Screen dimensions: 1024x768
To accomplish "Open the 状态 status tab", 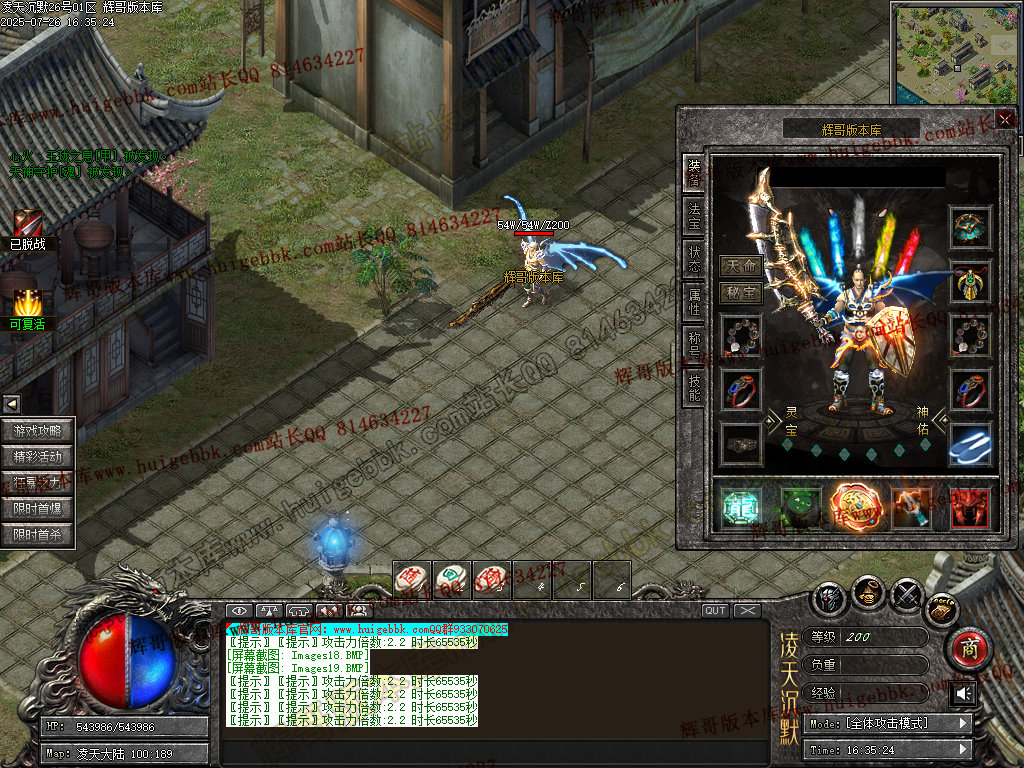I will pyautogui.click(x=693, y=259).
